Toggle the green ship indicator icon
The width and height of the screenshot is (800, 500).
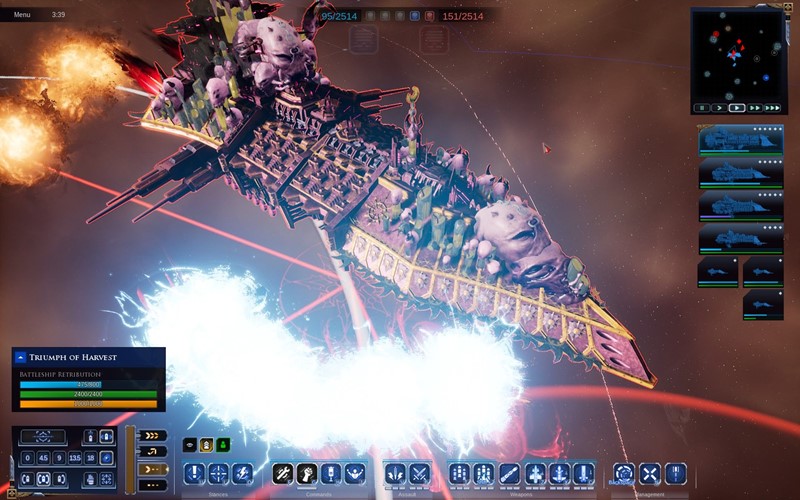pyautogui.click(x=223, y=445)
